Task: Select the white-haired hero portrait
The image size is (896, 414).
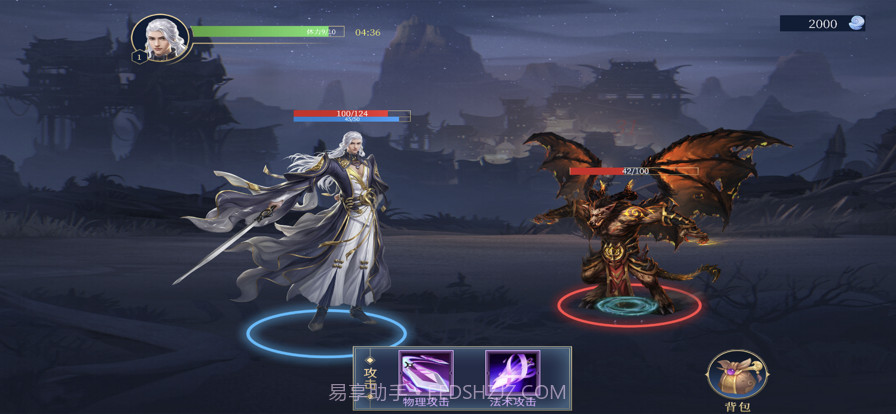Action: pyautogui.click(x=160, y=39)
